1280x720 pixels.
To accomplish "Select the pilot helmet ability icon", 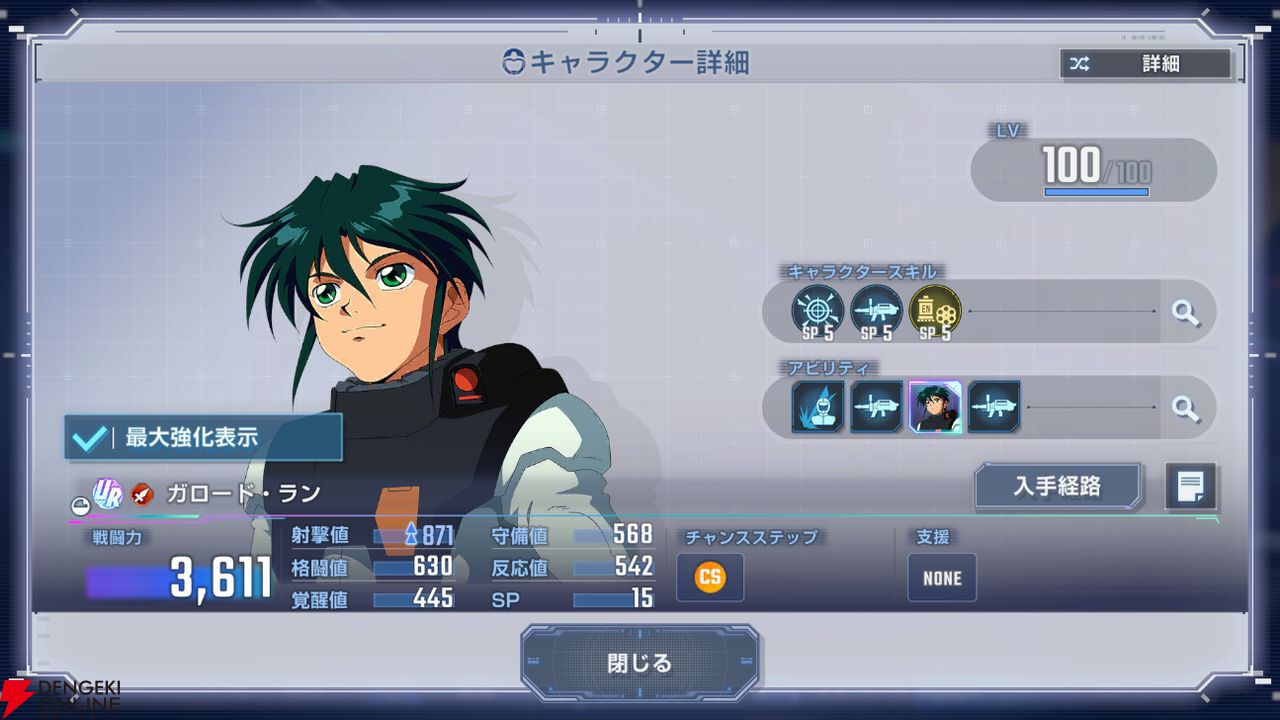I will point(818,407).
